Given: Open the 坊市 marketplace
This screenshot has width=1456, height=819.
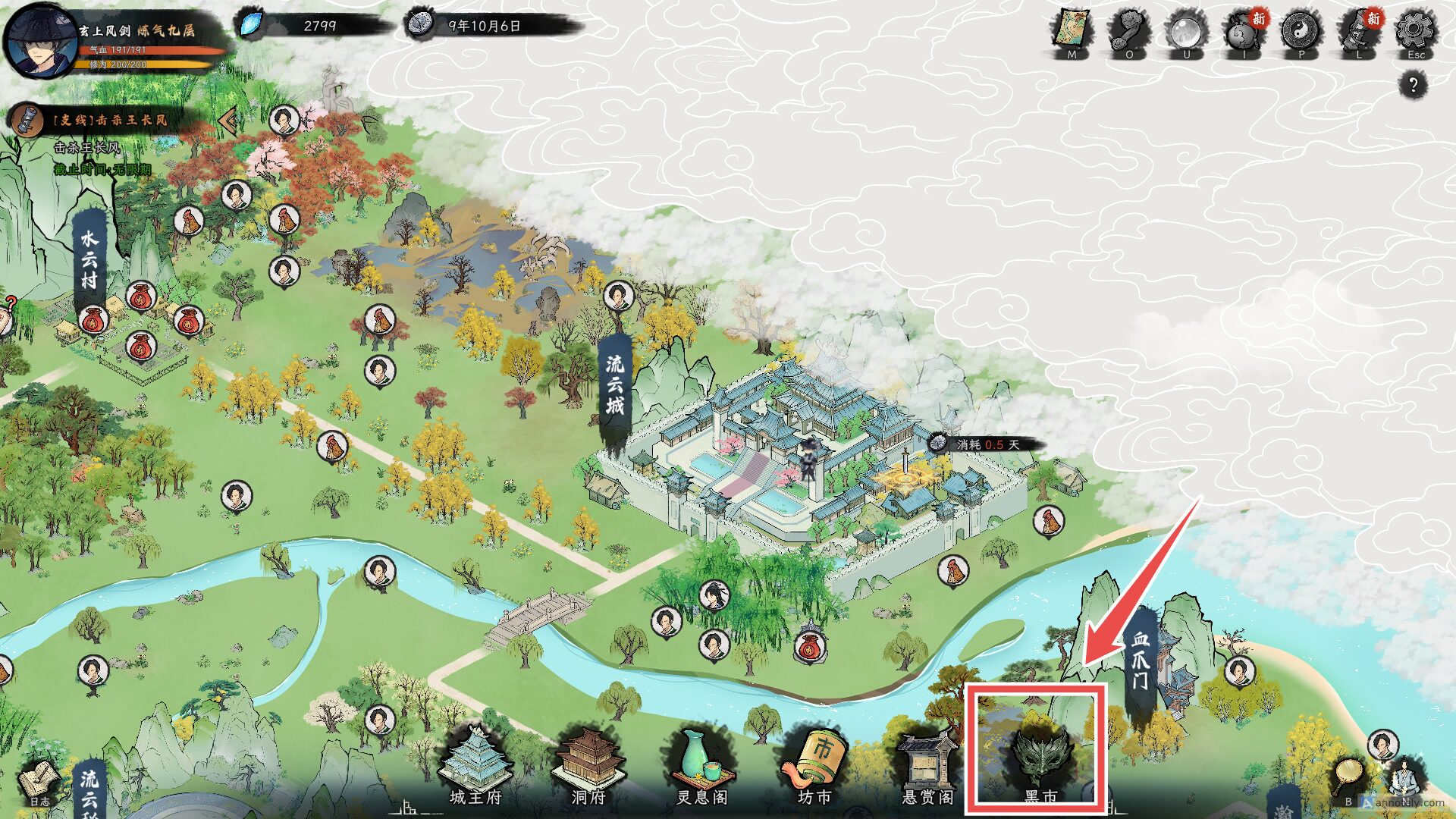Looking at the screenshot, I should point(816,764).
